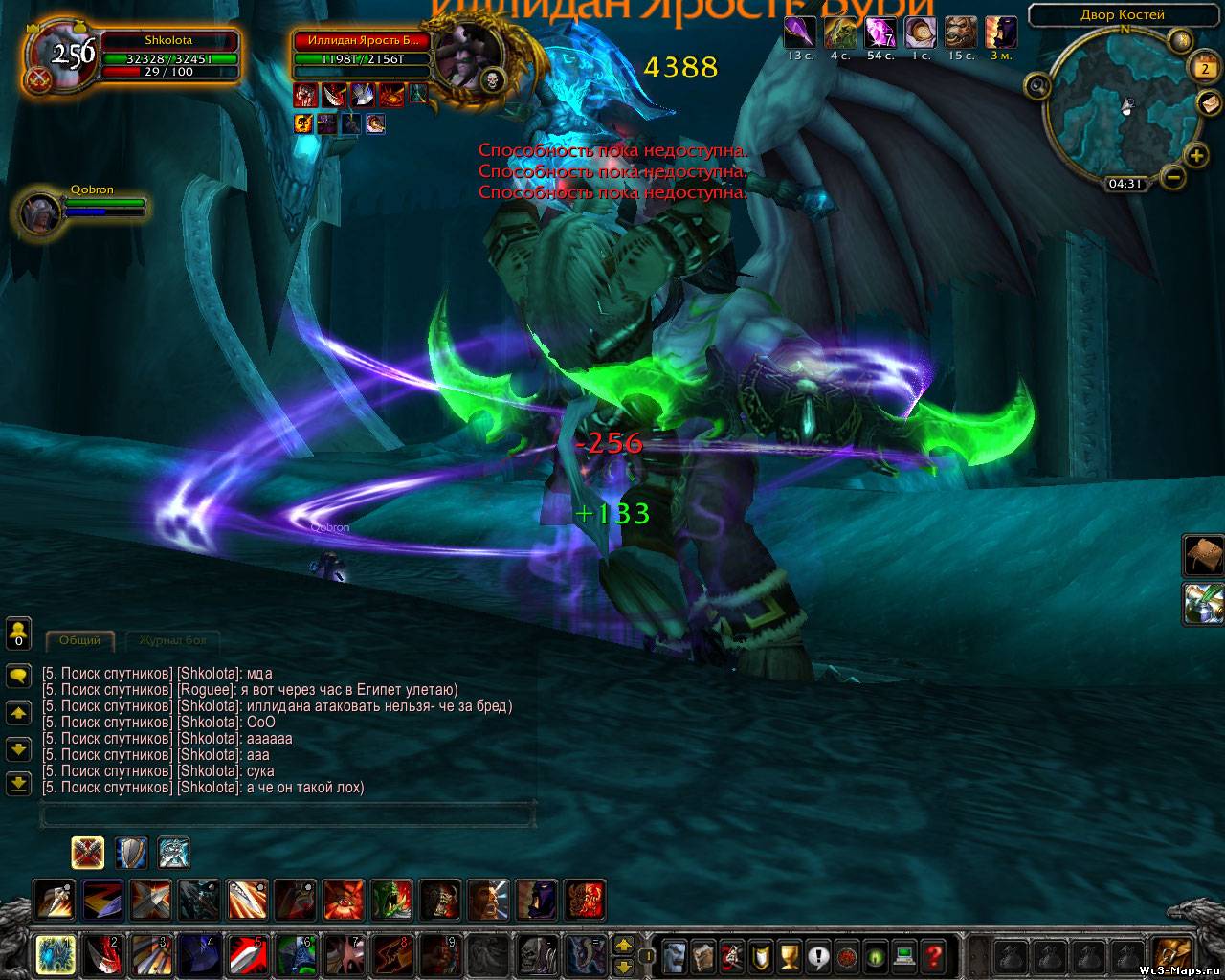Click the Illidan target portrait

(466, 54)
